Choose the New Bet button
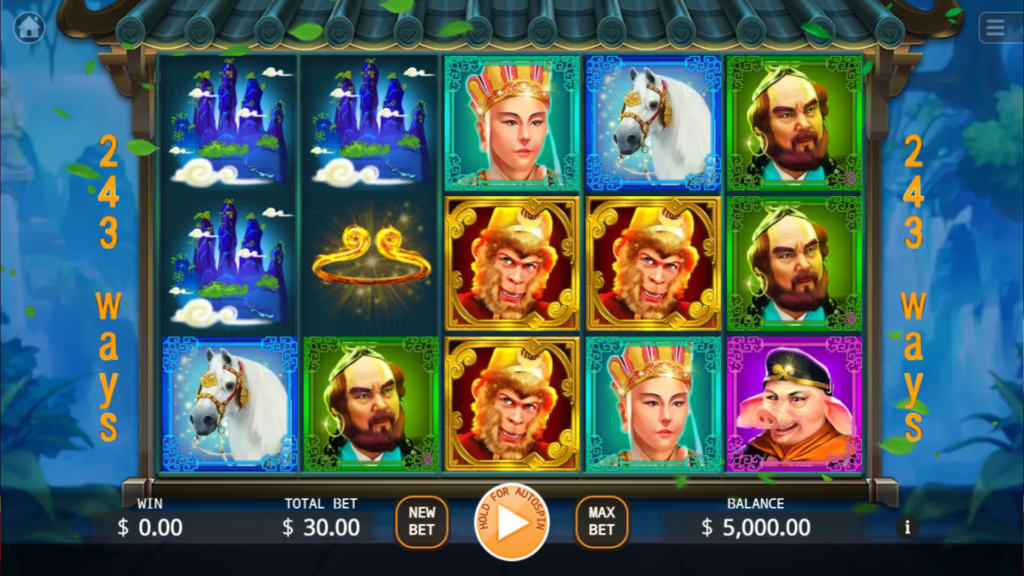 [421, 522]
